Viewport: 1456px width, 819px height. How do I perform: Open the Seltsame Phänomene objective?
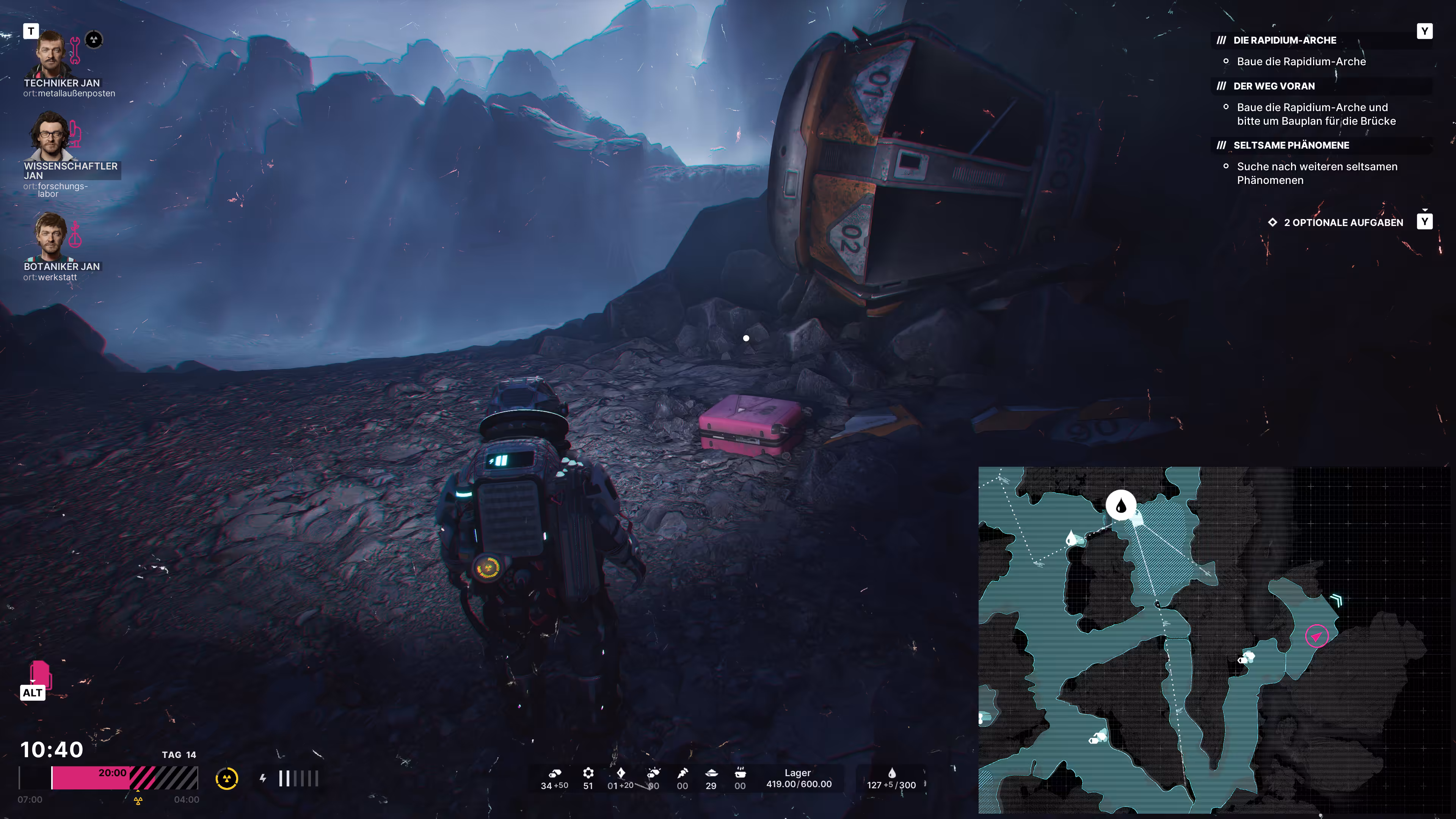pos(1290,145)
